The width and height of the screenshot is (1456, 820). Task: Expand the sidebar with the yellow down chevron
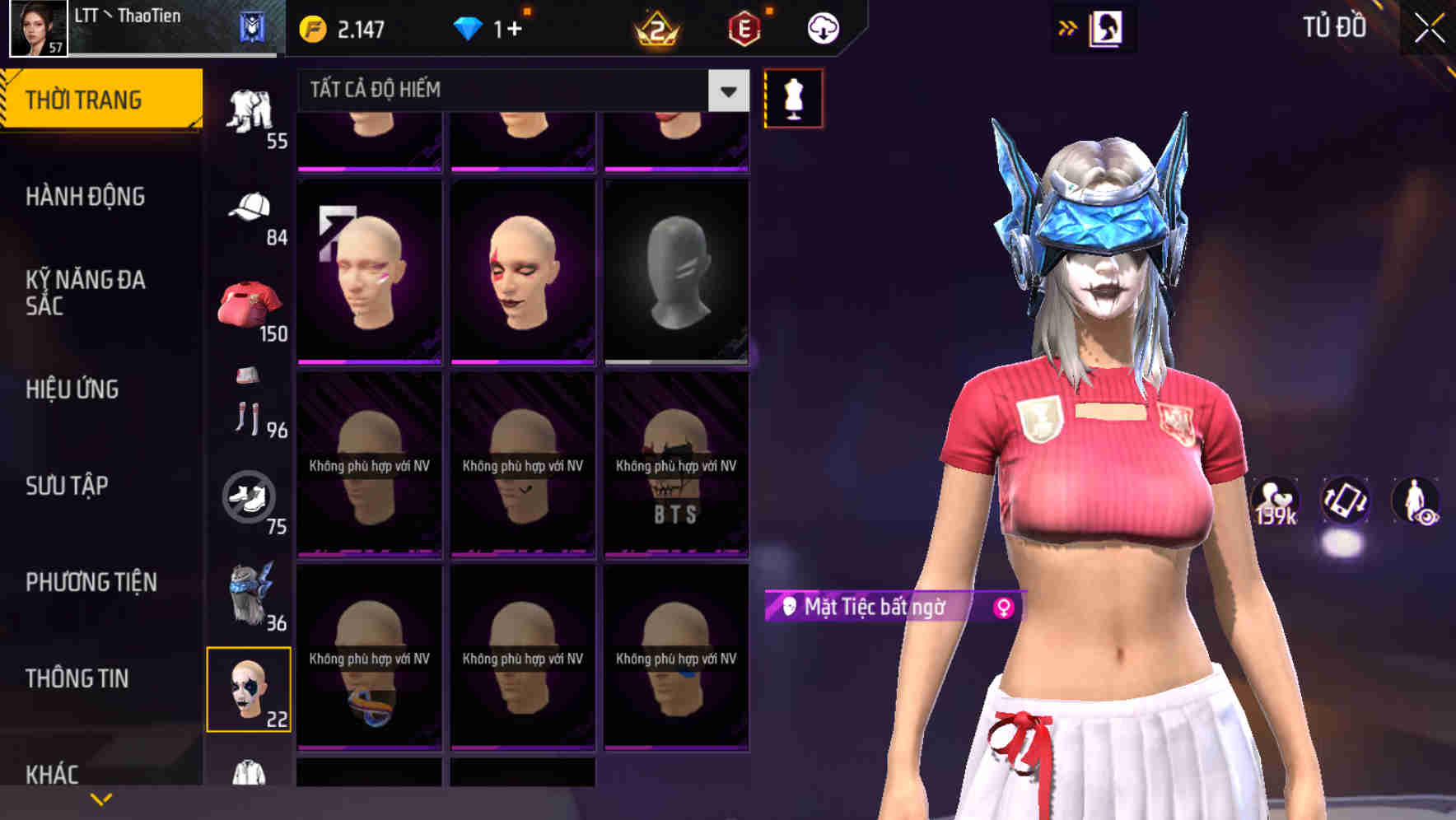(x=100, y=797)
